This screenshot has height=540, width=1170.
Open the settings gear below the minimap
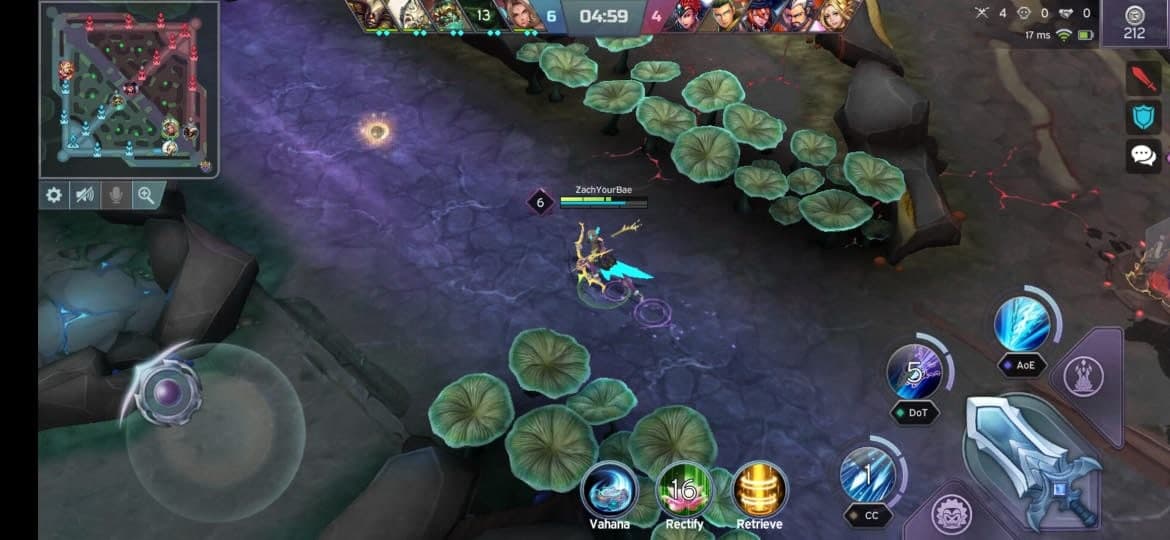tap(54, 195)
